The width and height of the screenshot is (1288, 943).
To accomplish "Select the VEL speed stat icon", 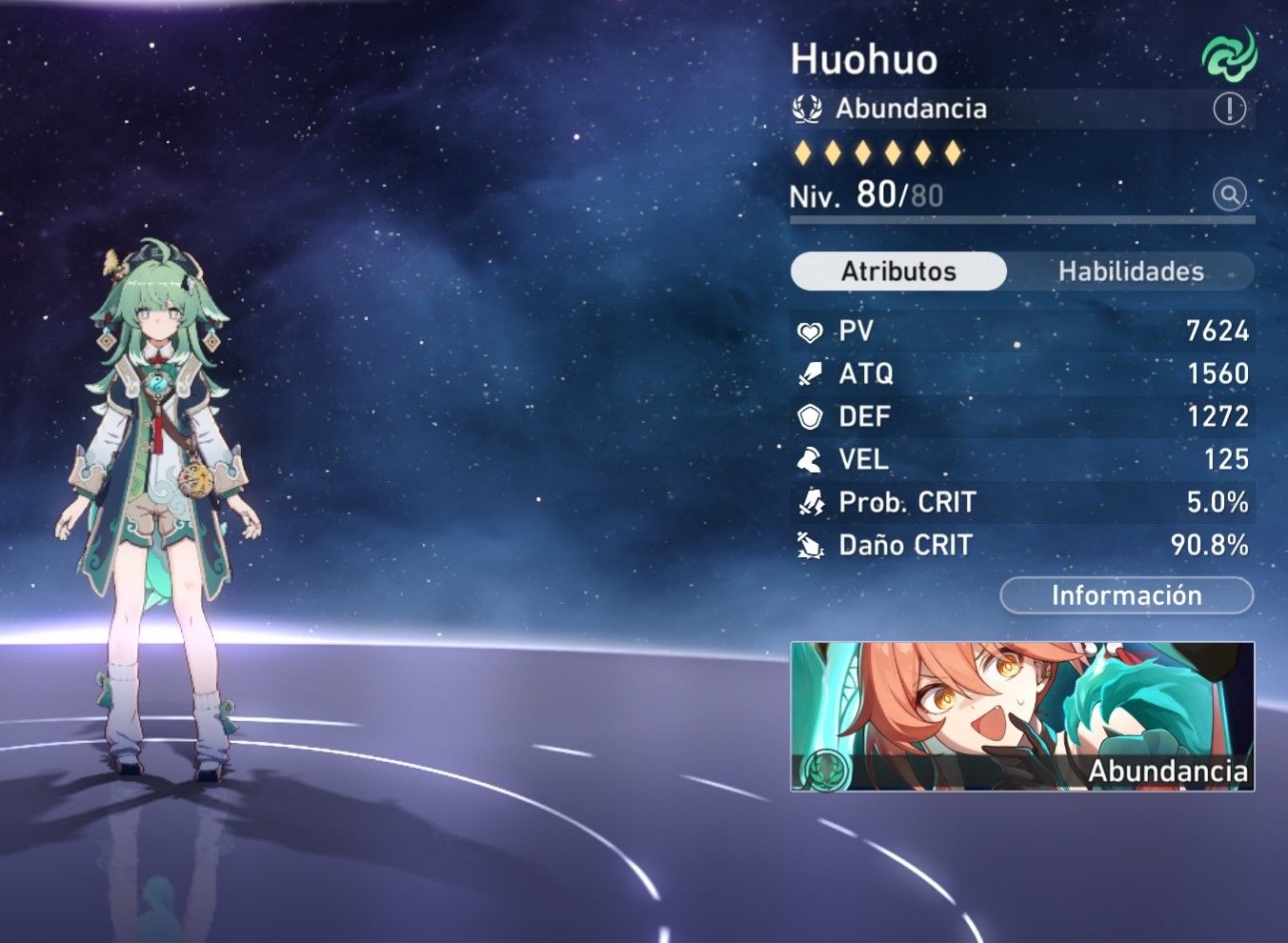I will [x=809, y=460].
